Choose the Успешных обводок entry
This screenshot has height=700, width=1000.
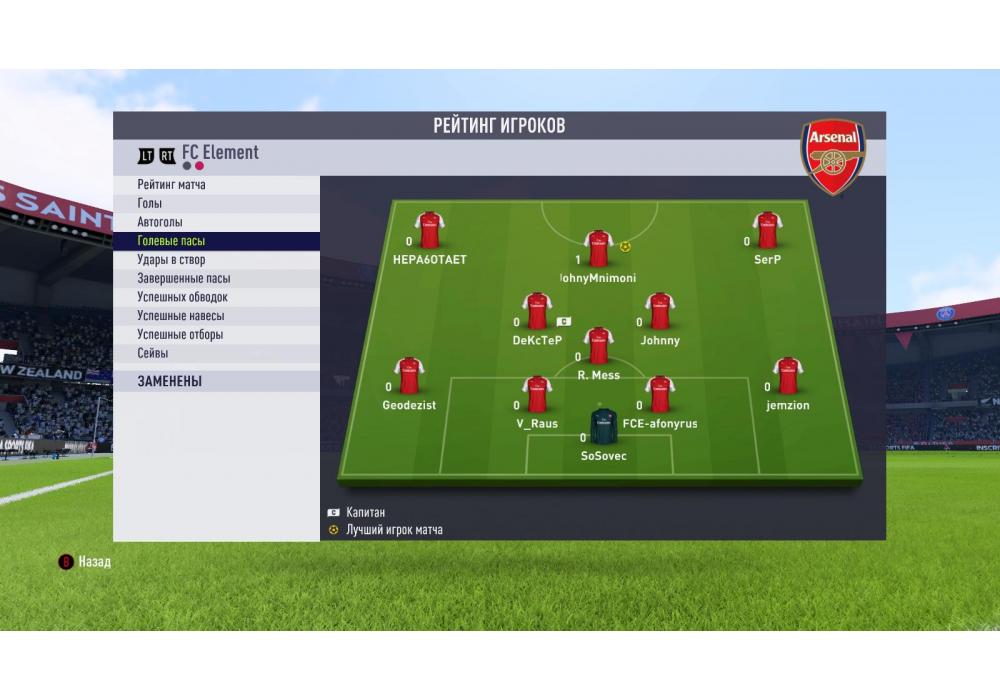click(x=182, y=297)
